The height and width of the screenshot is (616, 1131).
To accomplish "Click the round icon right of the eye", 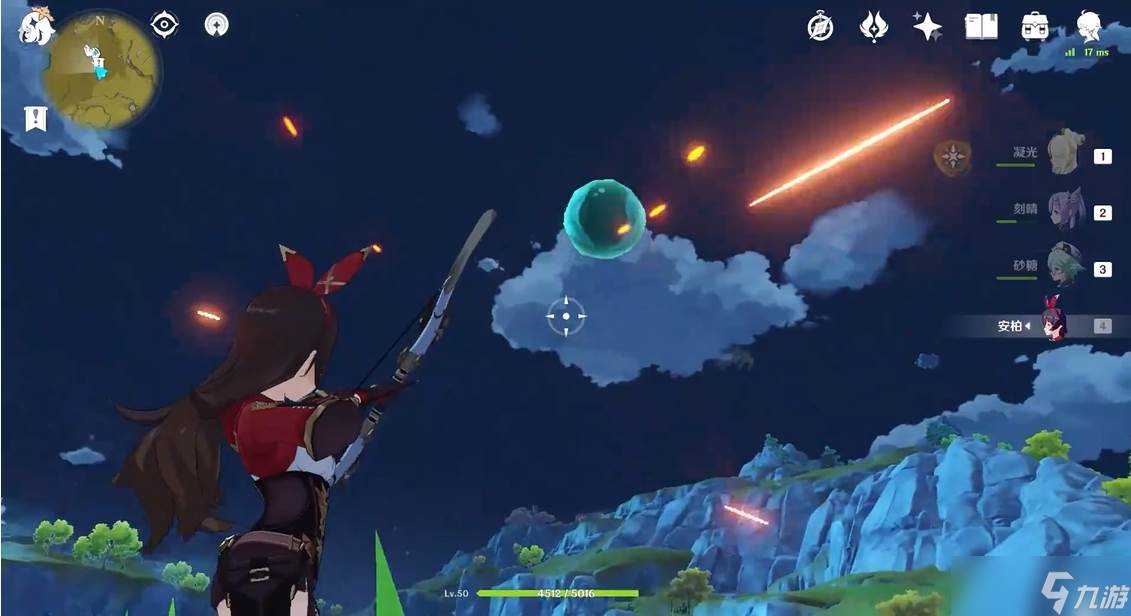I will pyautogui.click(x=216, y=25).
